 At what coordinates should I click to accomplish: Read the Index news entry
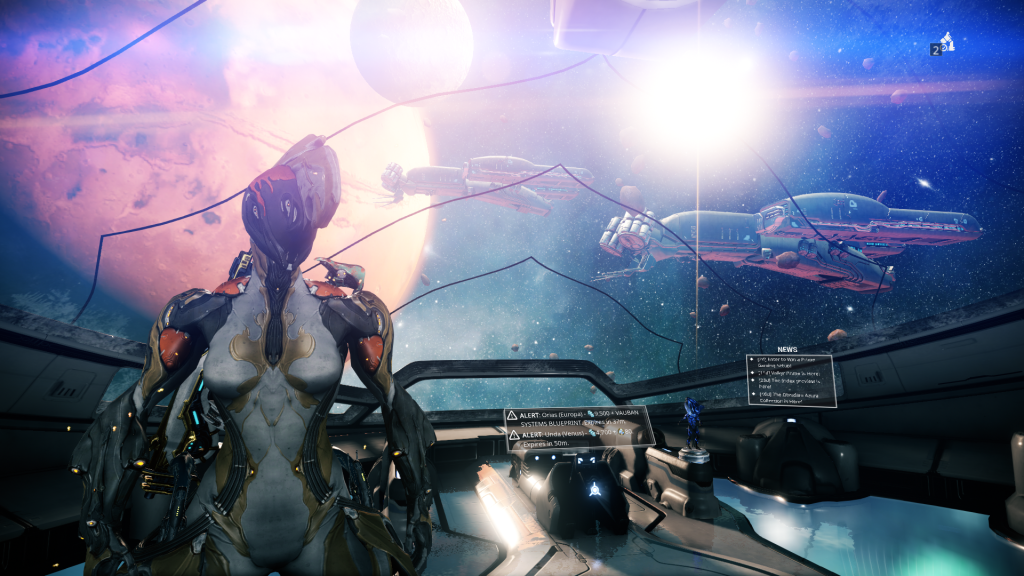[x=790, y=384]
